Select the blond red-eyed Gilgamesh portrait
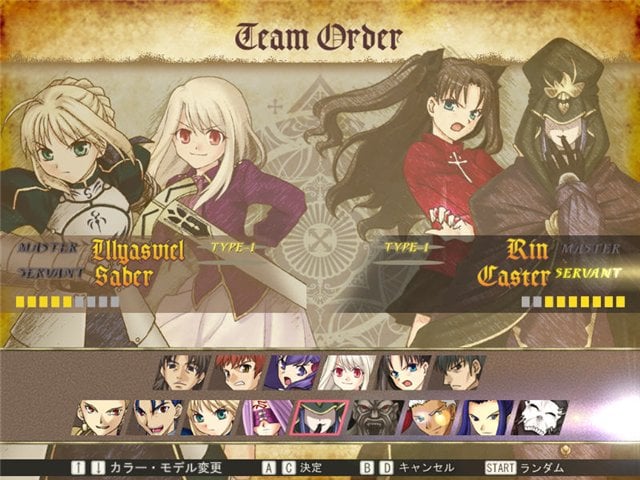The height and width of the screenshot is (480, 640). (104, 418)
